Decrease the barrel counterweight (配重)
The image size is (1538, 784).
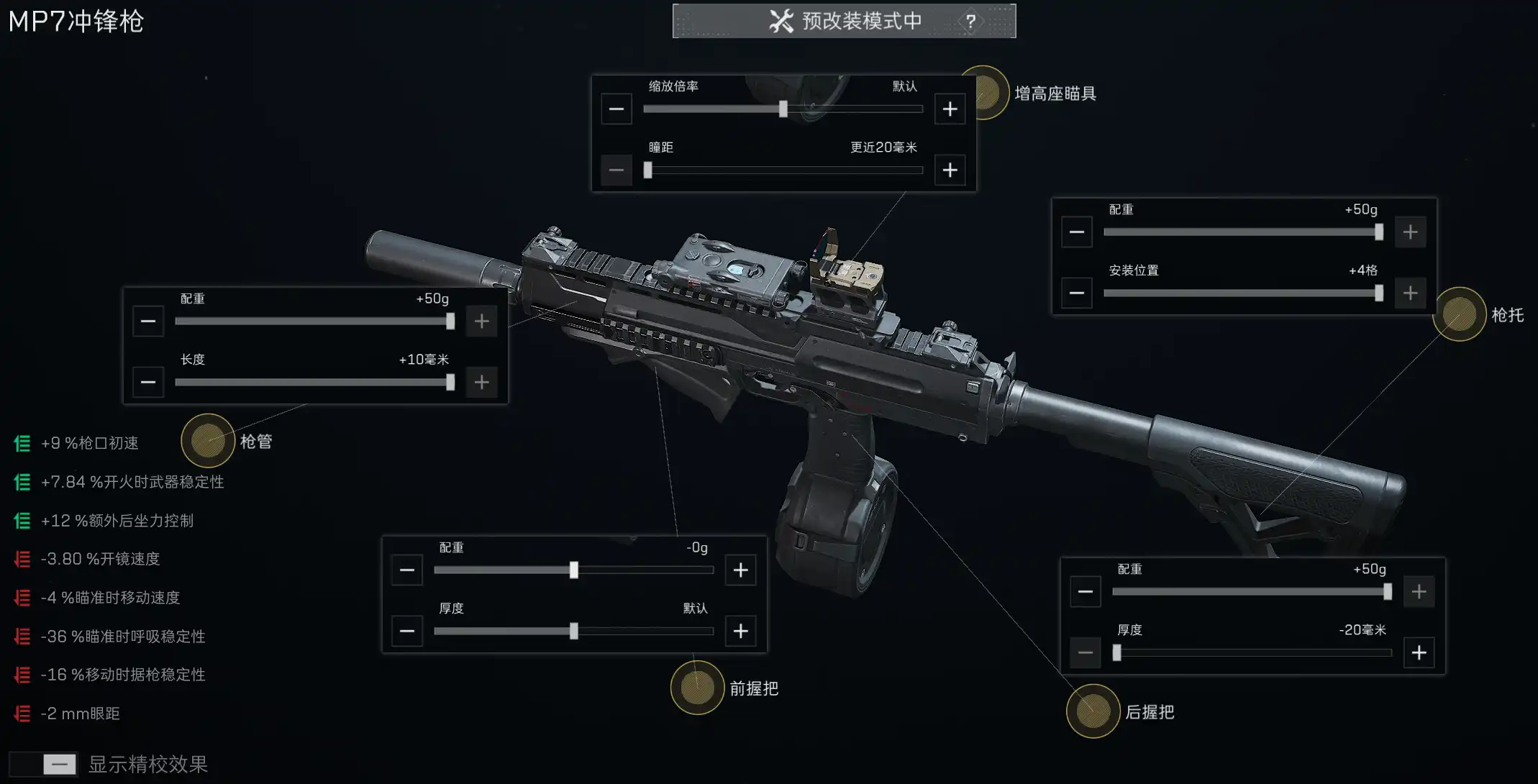tap(148, 322)
